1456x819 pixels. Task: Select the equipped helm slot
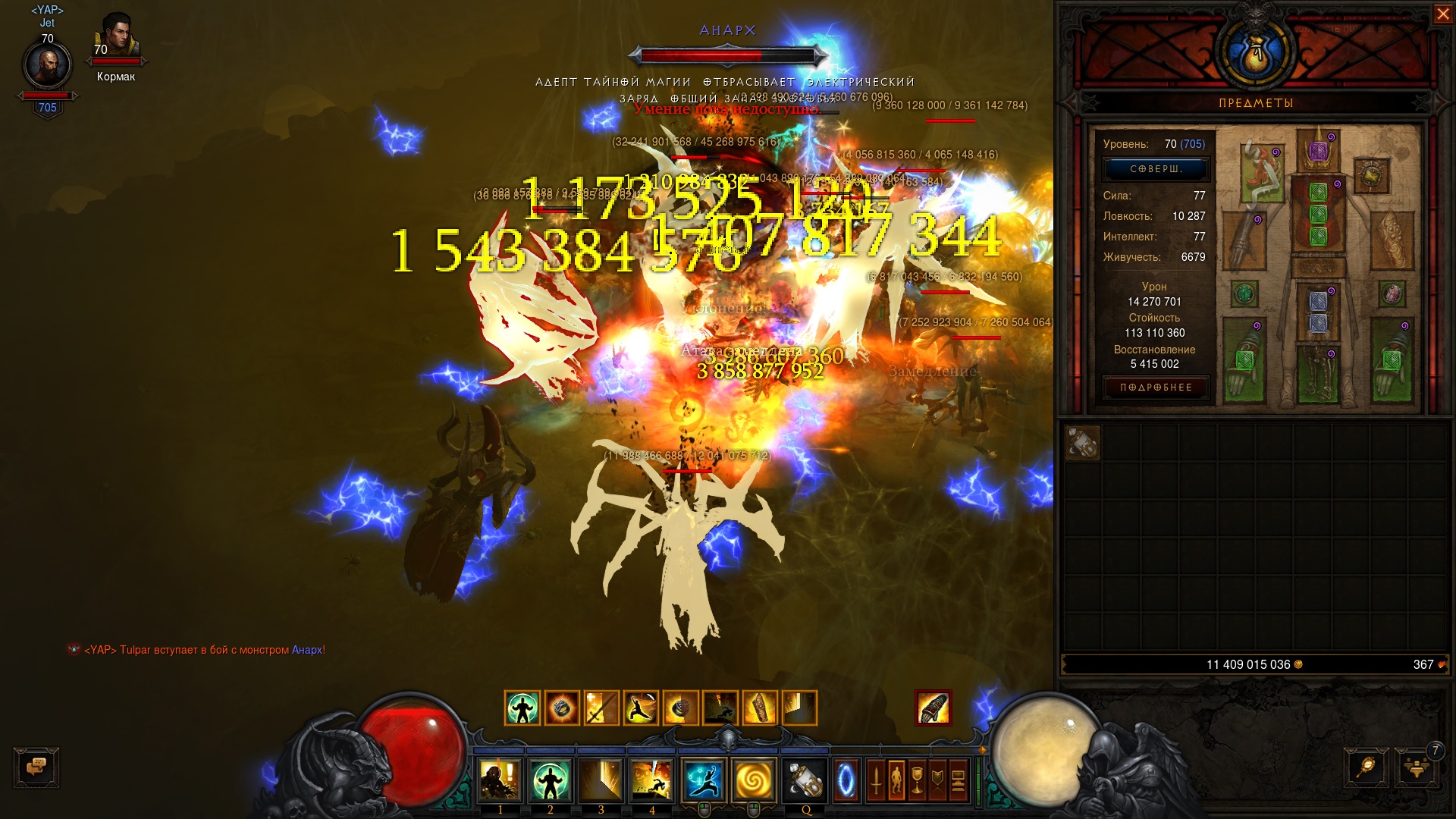(1319, 149)
